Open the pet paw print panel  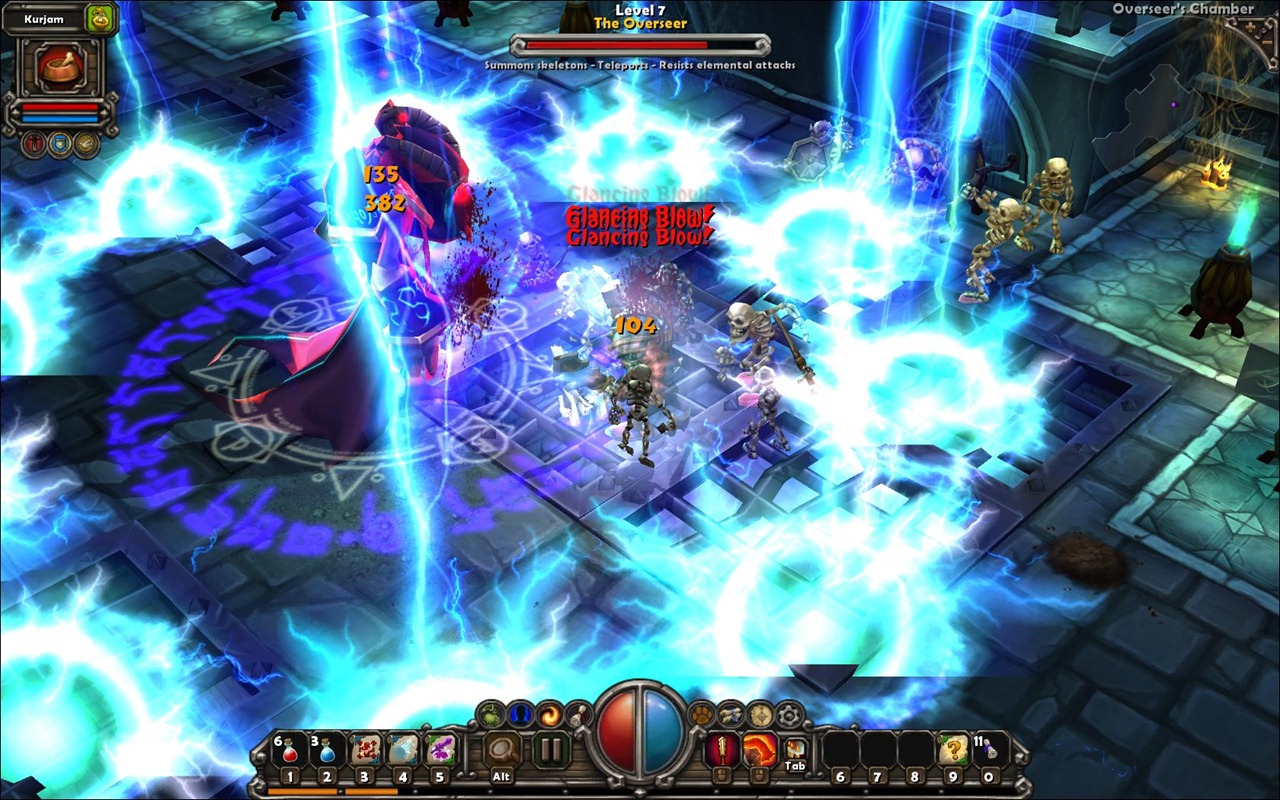(x=702, y=714)
